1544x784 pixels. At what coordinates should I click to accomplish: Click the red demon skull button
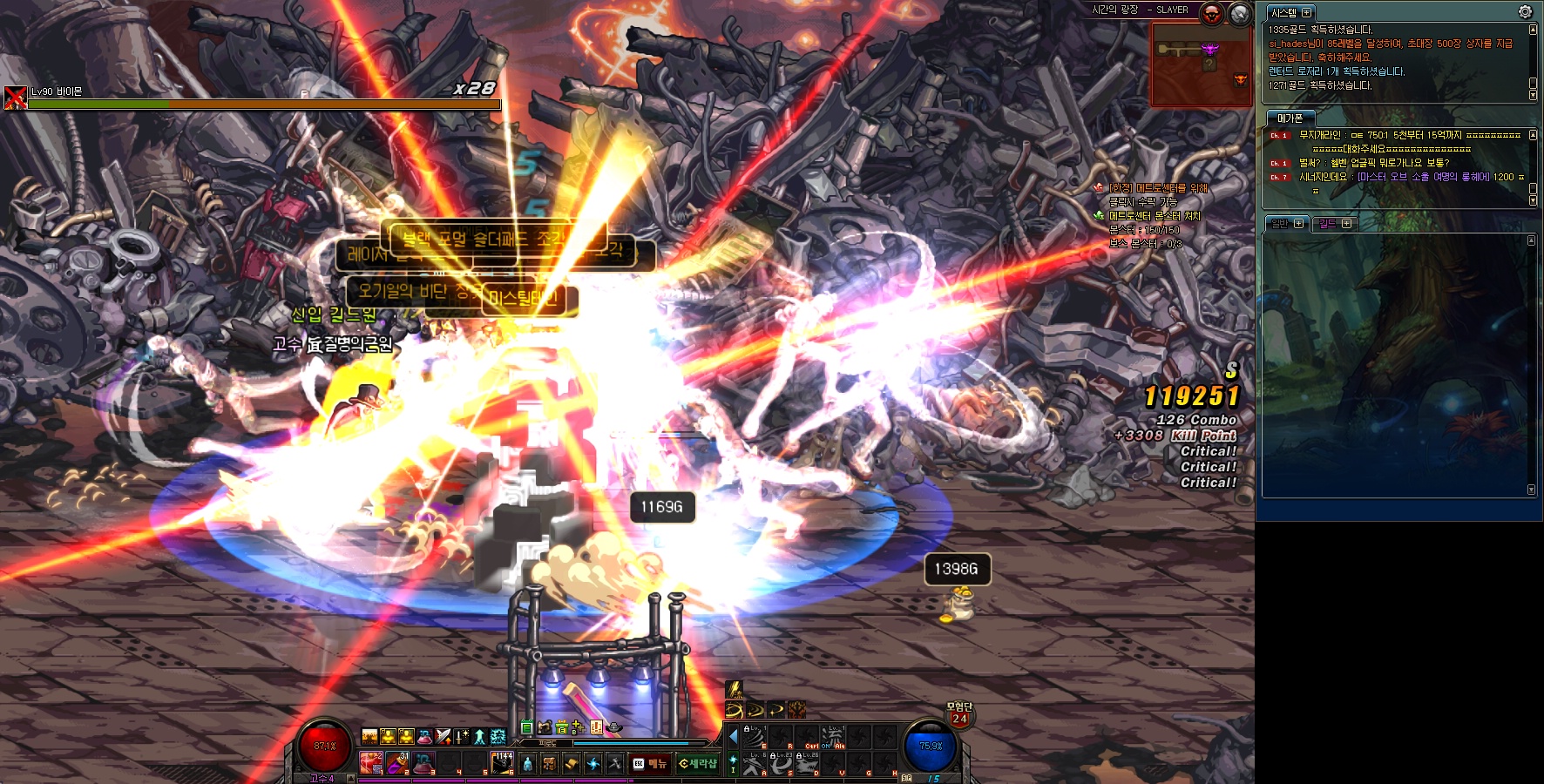coord(1212,13)
